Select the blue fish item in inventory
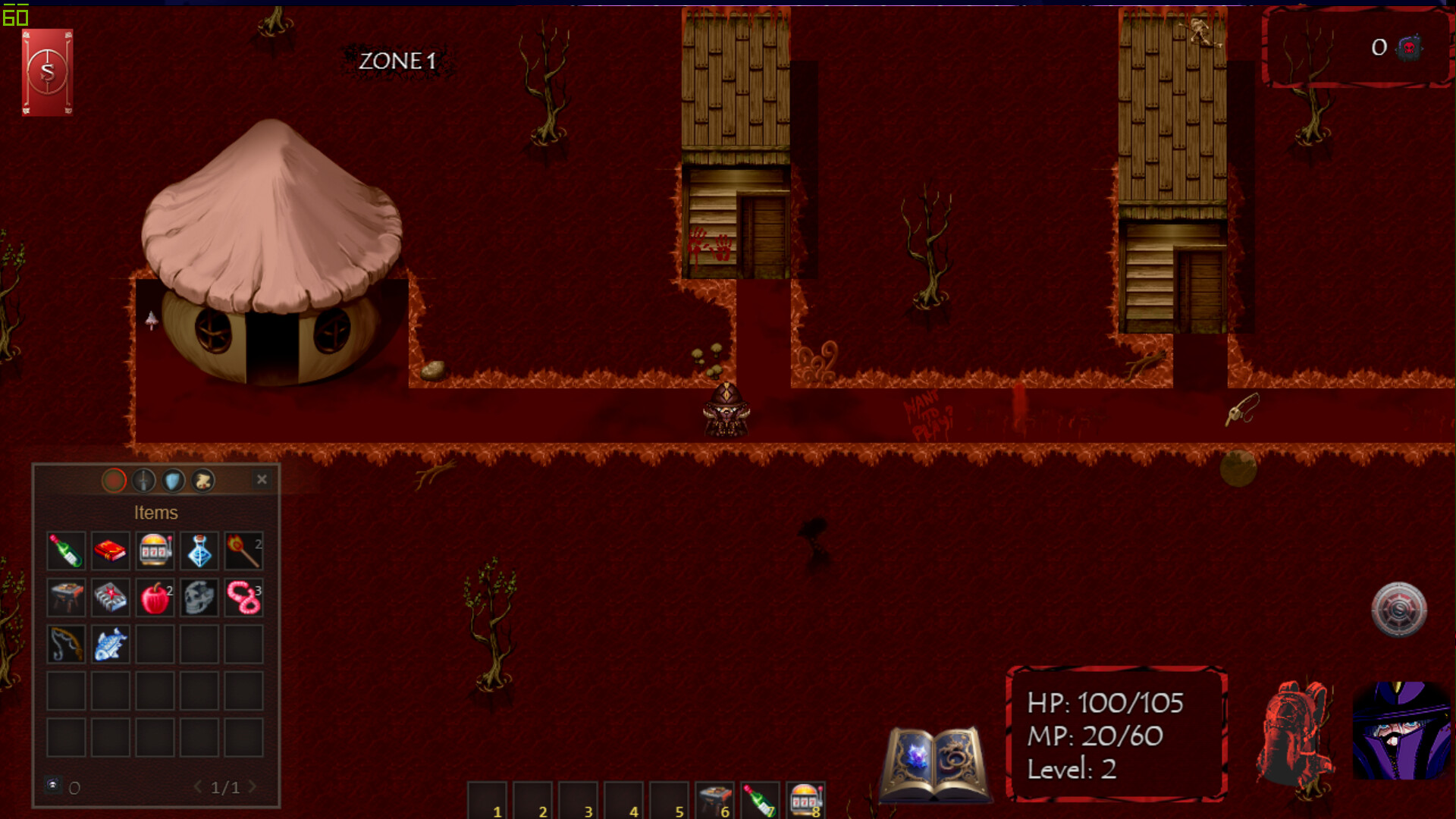The height and width of the screenshot is (819, 1456). (x=110, y=643)
